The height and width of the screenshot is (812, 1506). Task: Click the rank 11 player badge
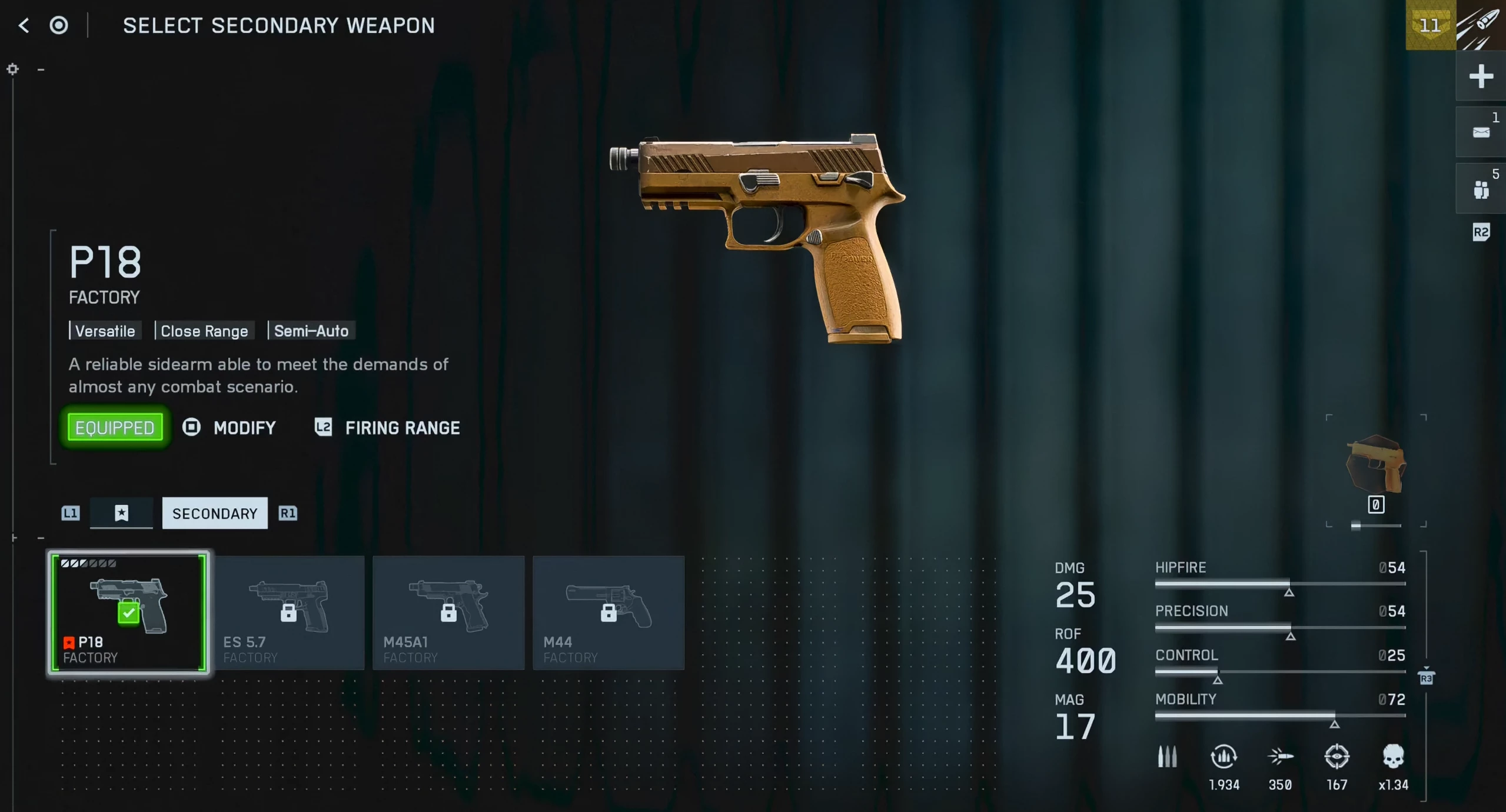point(1430,25)
